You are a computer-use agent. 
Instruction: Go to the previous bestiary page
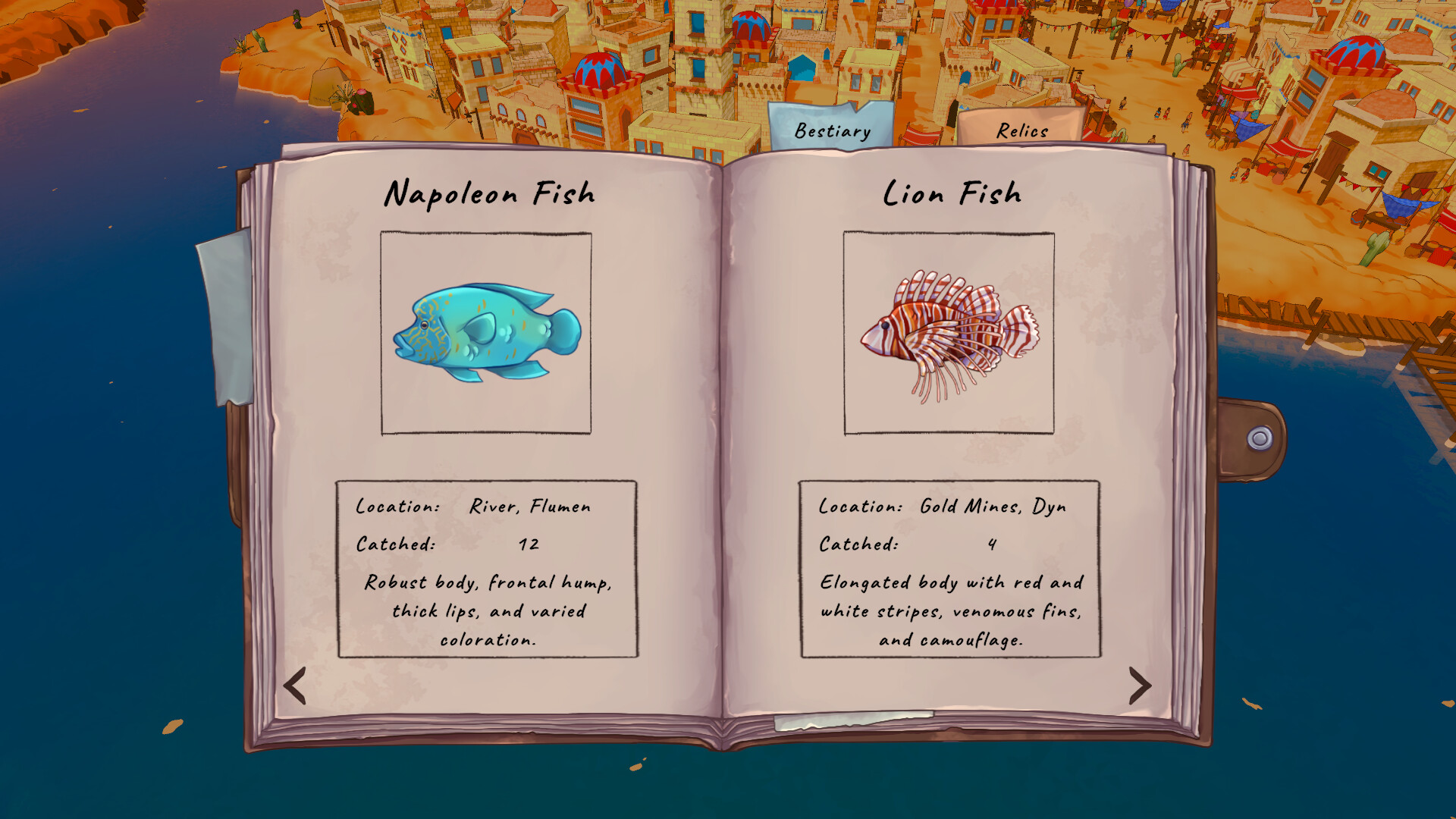(x=294, y=686)
